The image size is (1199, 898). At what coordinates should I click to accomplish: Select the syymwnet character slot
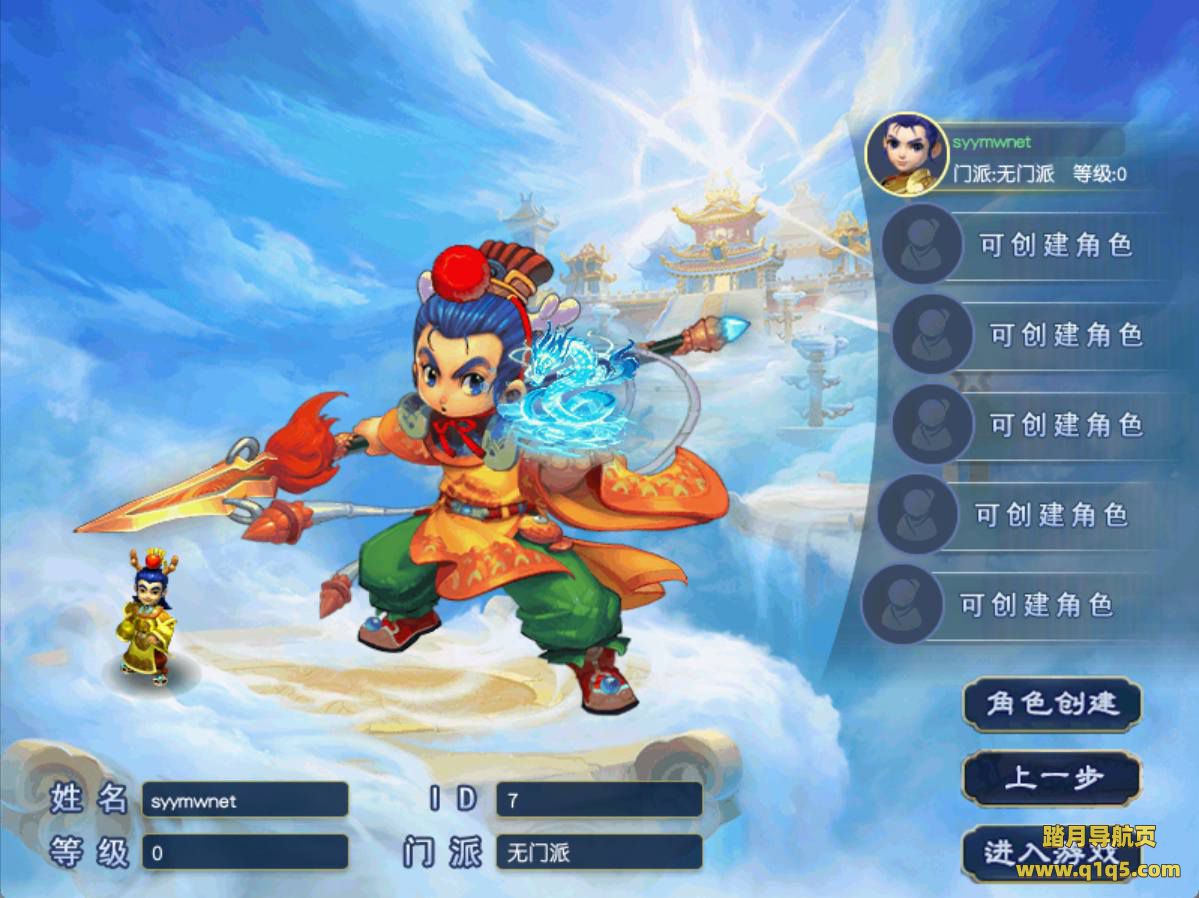pos(1000,156)
